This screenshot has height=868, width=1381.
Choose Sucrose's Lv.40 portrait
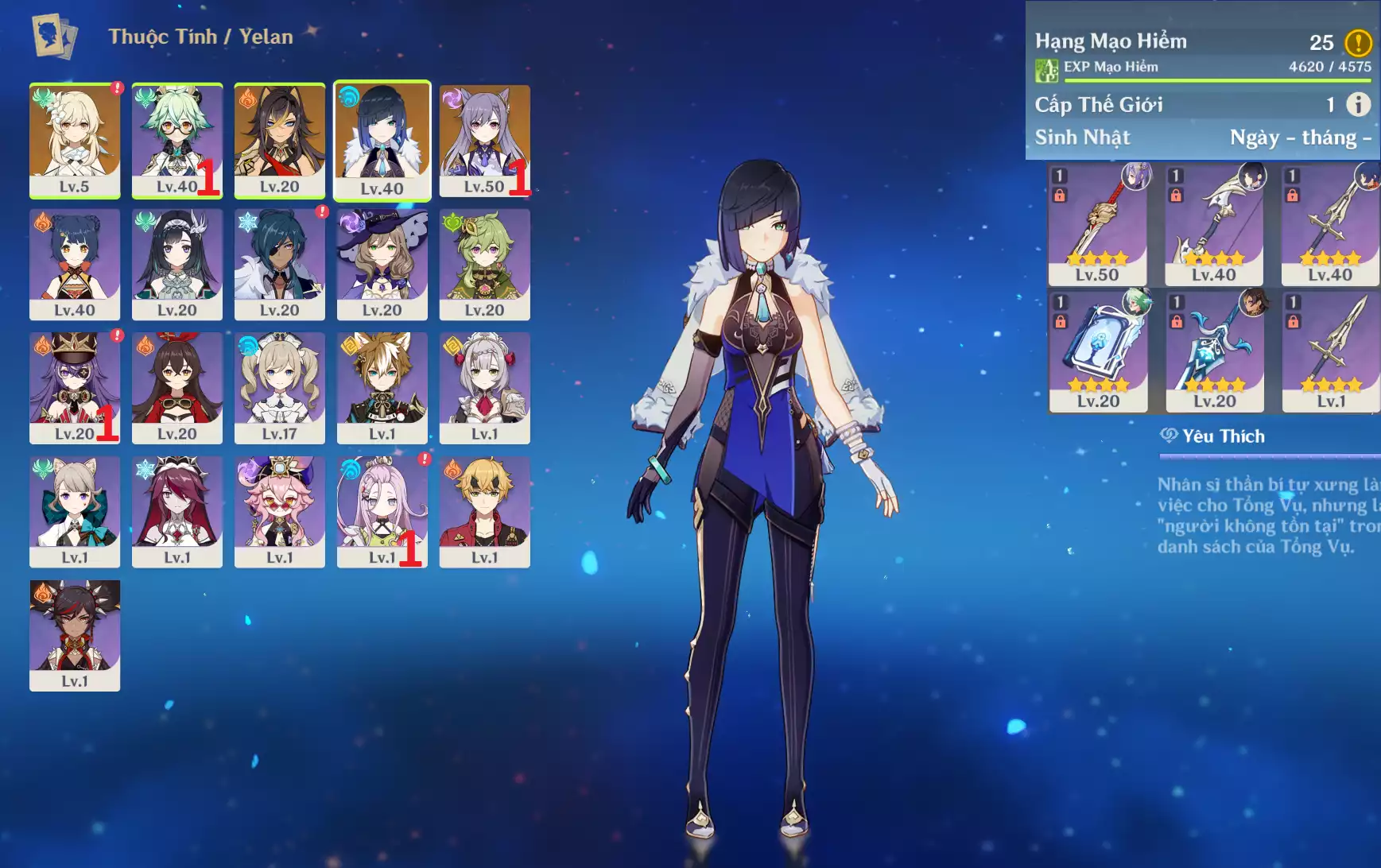click(177, 140)
